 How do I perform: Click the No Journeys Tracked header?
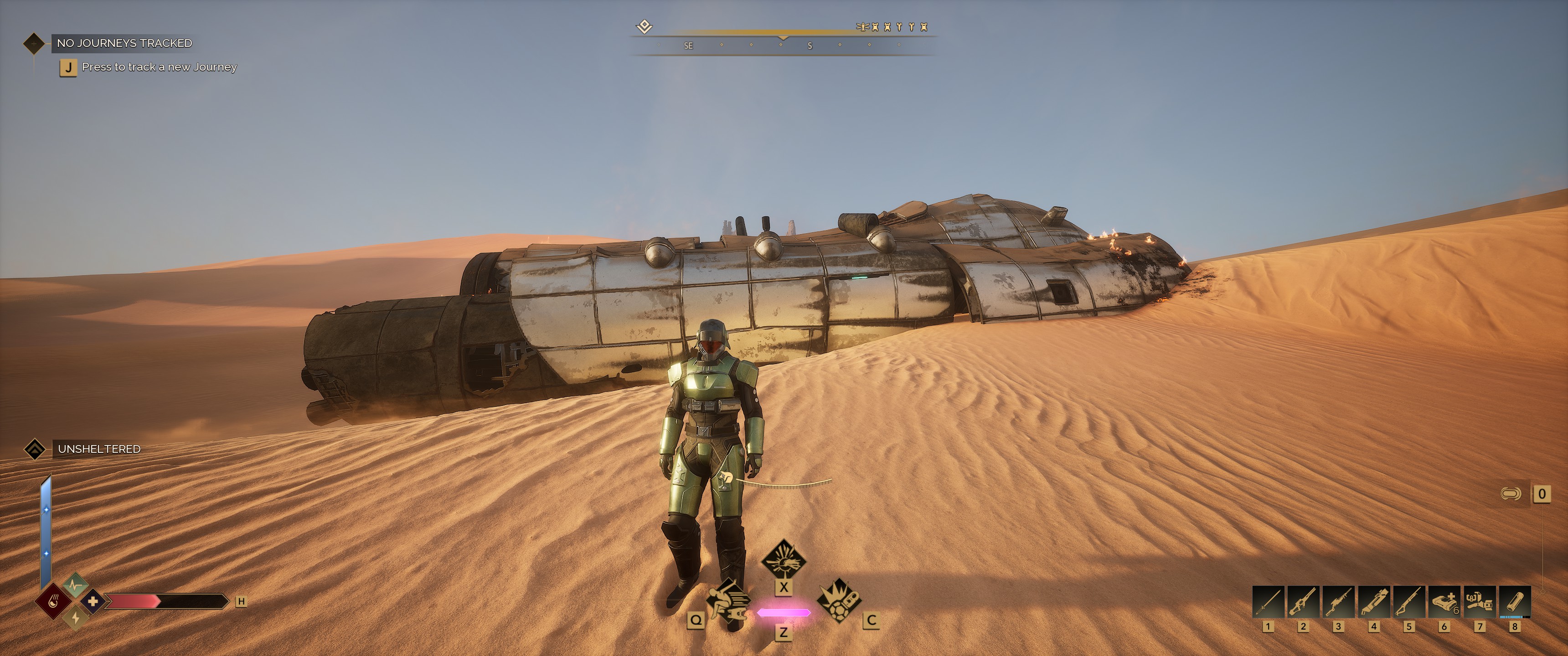point(124,43)
